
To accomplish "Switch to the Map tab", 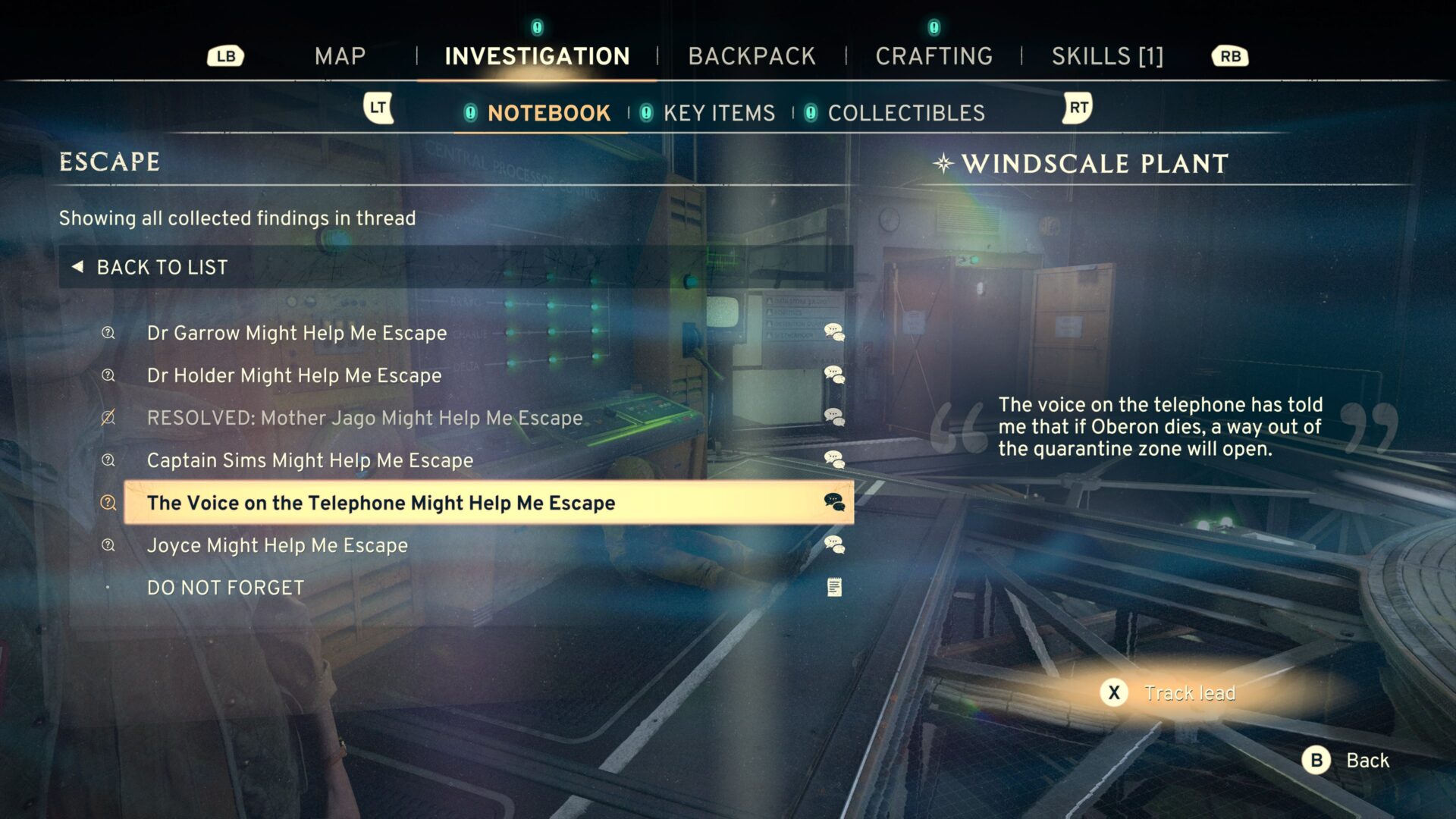I will click(x=340, y=56).
